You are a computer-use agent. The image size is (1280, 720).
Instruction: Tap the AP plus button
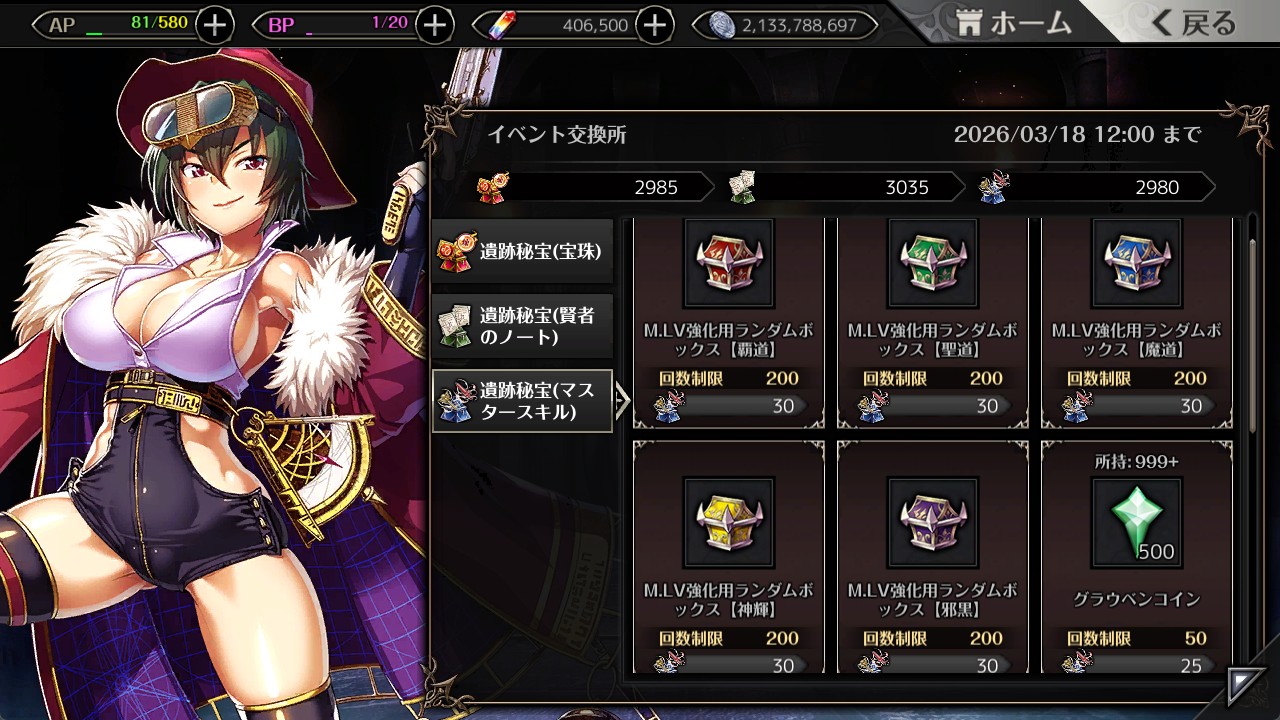215,25
